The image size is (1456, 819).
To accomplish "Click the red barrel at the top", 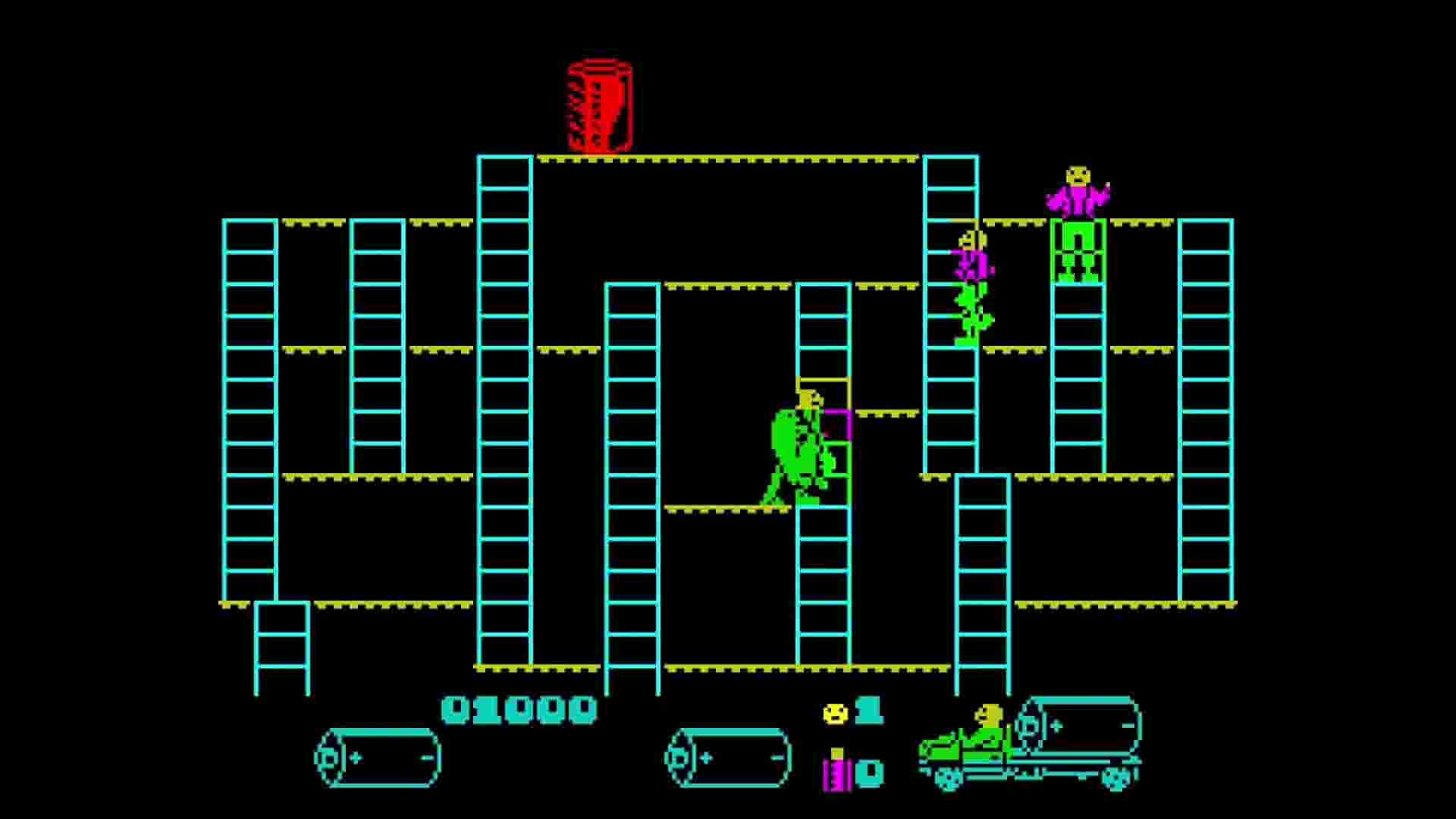I will pyautogui.click(x=598, y=106).
